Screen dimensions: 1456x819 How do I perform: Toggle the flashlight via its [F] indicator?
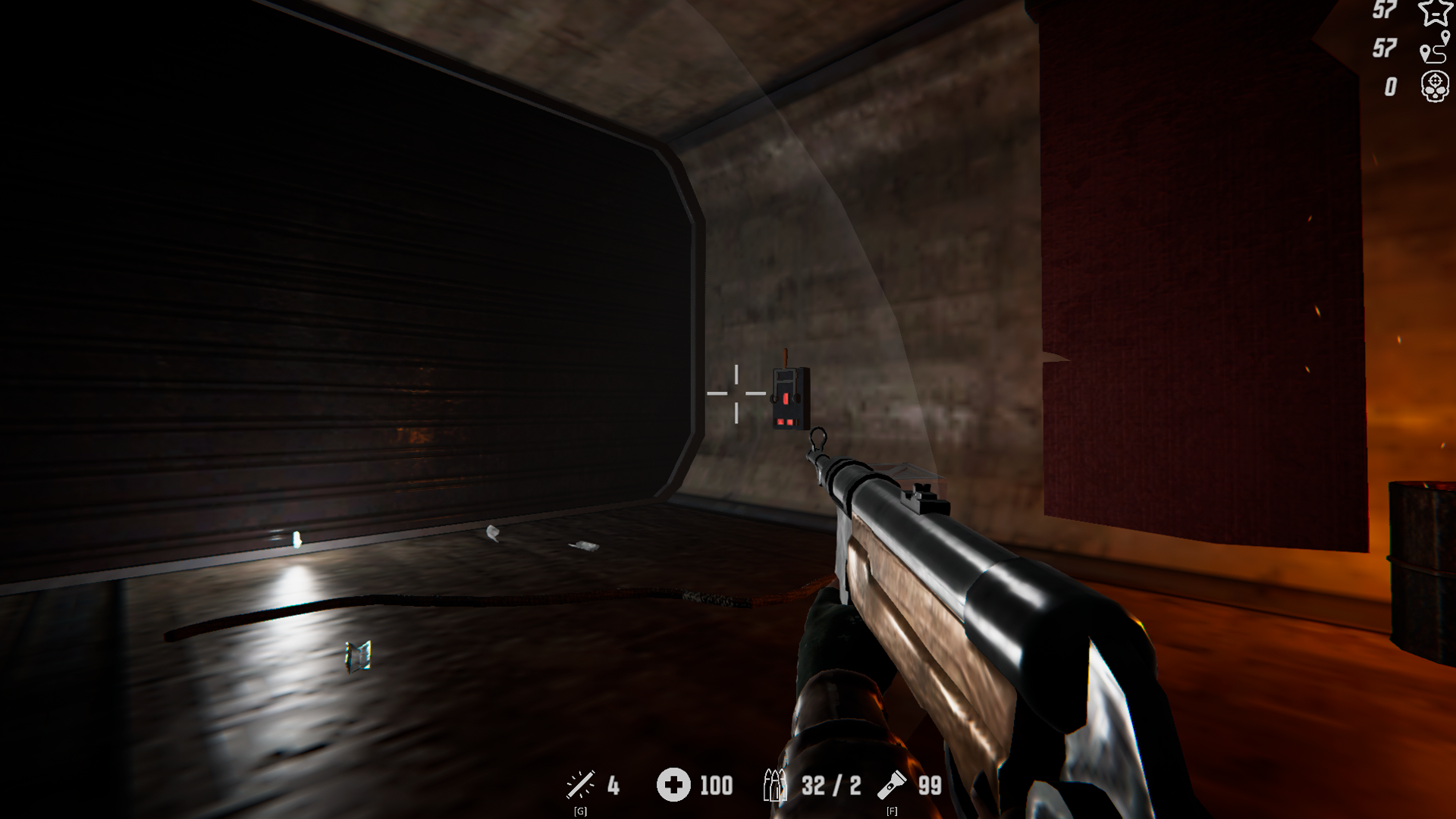click(891, 810)
